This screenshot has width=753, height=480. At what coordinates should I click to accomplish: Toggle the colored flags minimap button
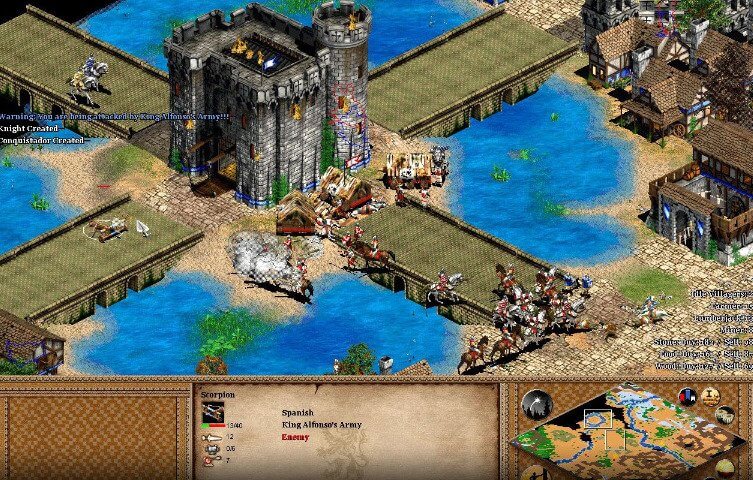[688, 396]
